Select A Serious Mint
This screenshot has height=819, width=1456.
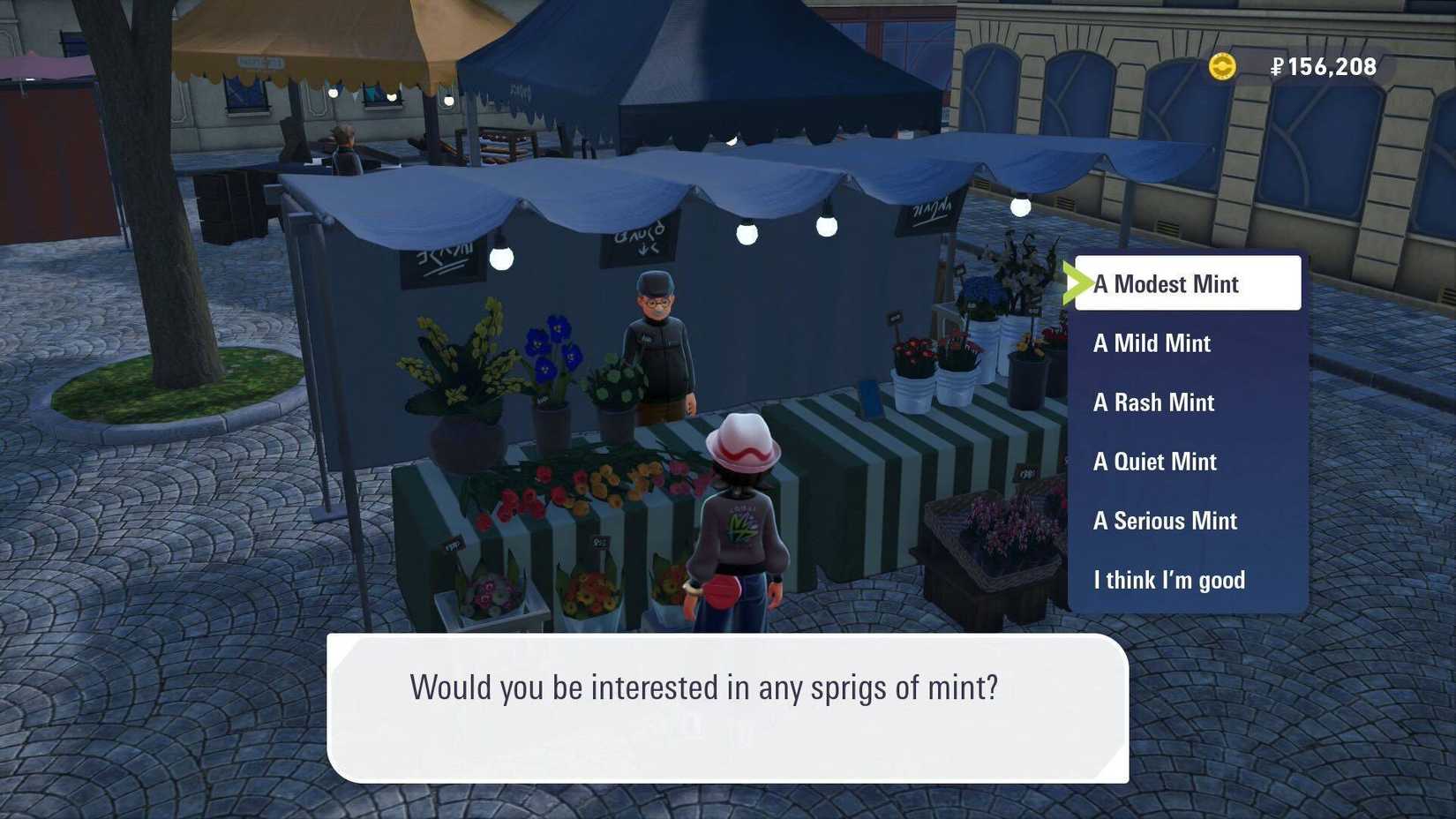point(1165,521)
